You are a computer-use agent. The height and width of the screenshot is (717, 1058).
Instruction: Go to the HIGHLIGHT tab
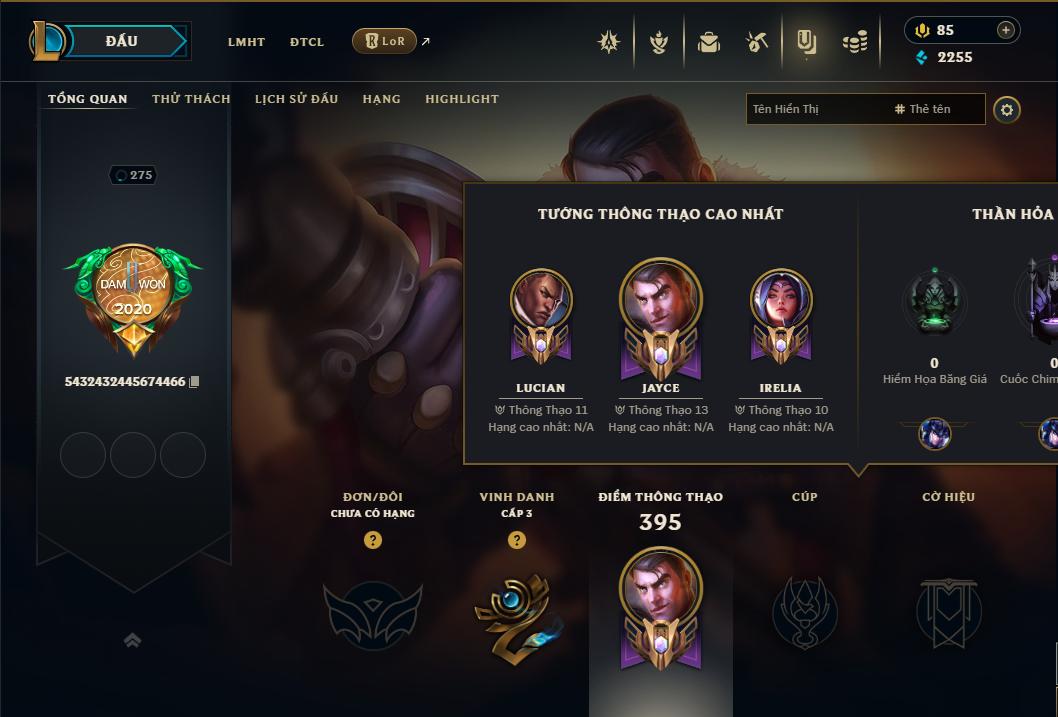tap(462, 99)
